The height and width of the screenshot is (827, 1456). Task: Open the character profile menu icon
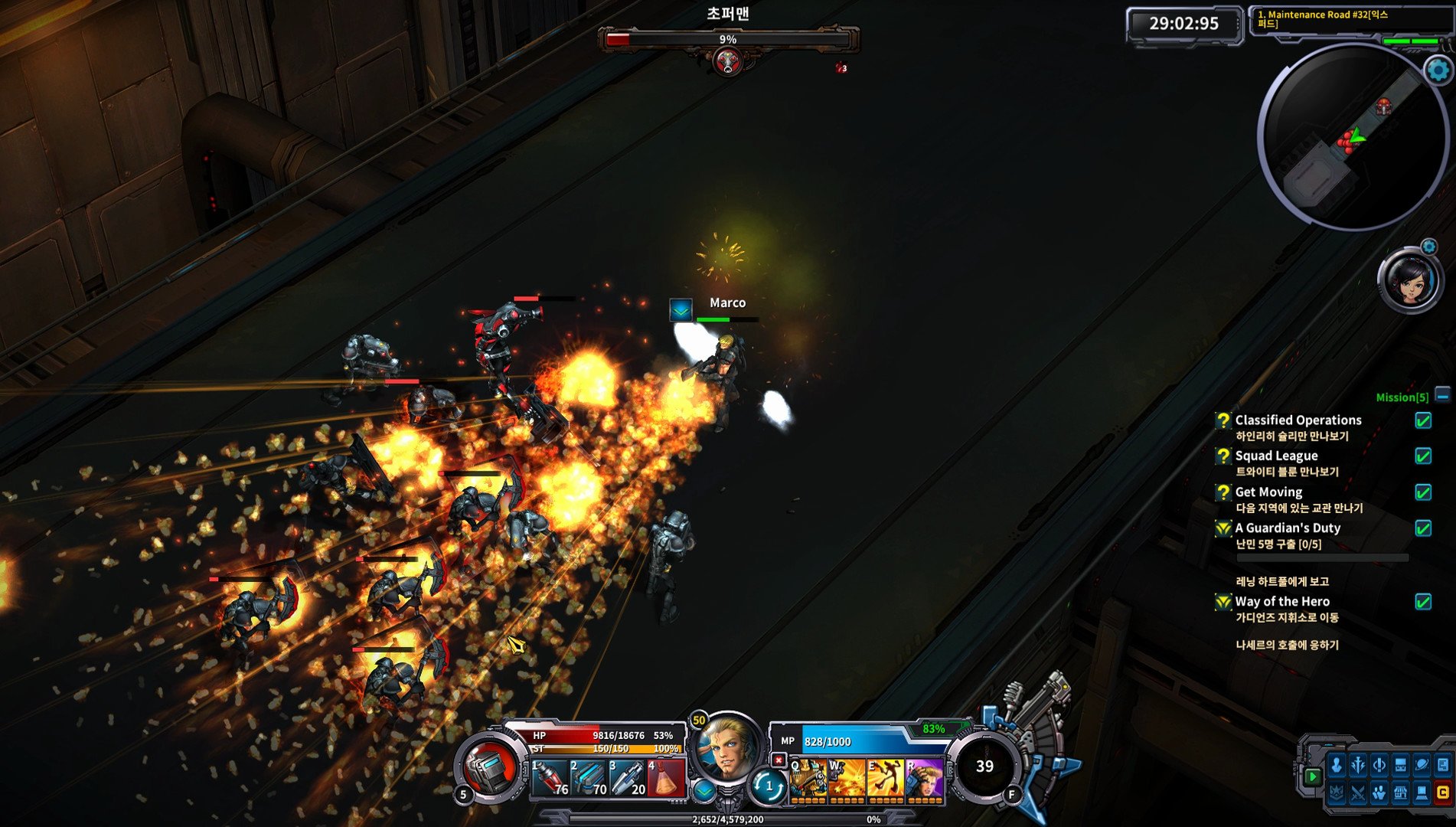click(1337, 765)
